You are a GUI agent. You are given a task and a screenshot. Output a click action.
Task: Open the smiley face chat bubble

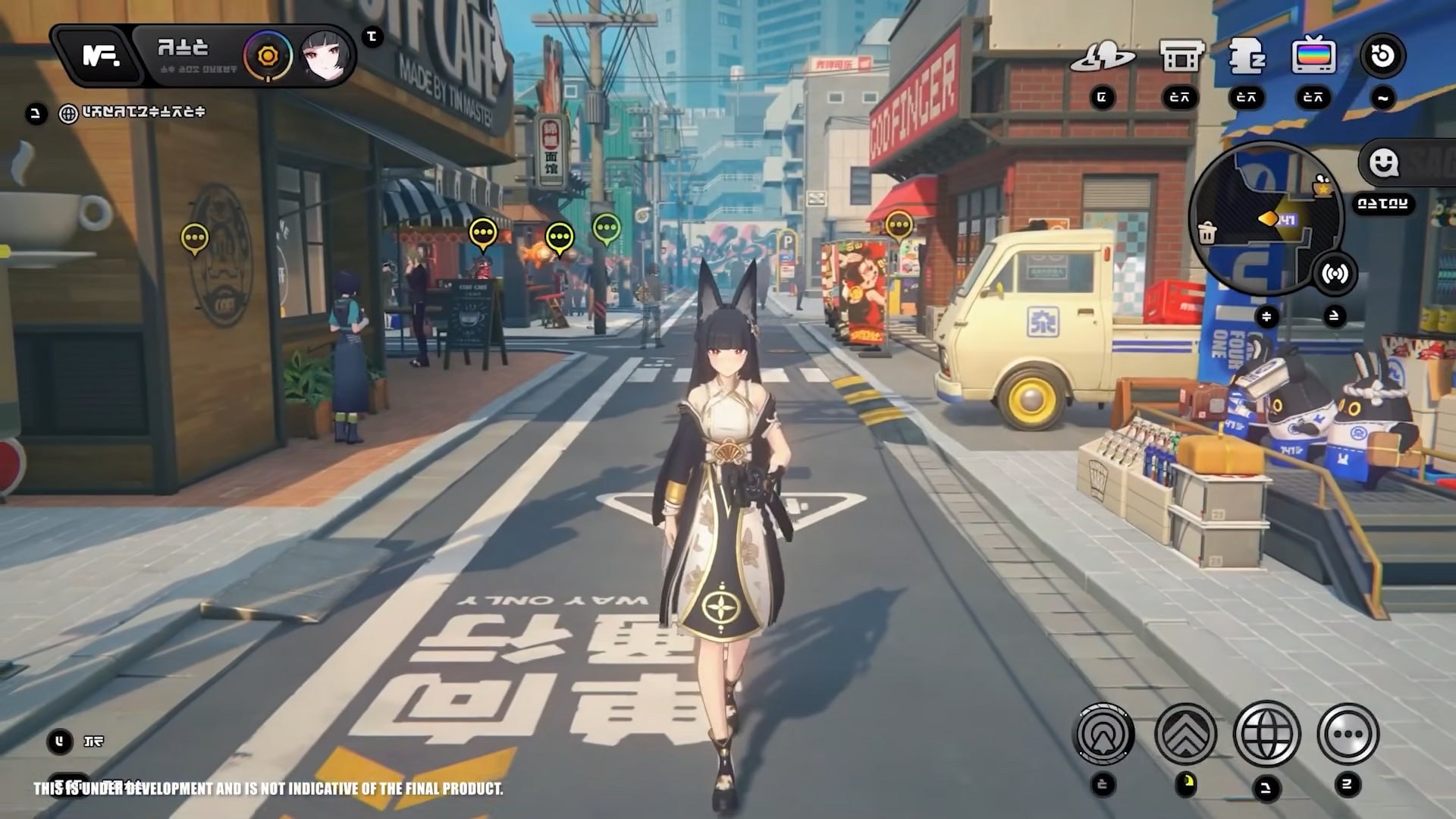click(x=1384, y=162)
